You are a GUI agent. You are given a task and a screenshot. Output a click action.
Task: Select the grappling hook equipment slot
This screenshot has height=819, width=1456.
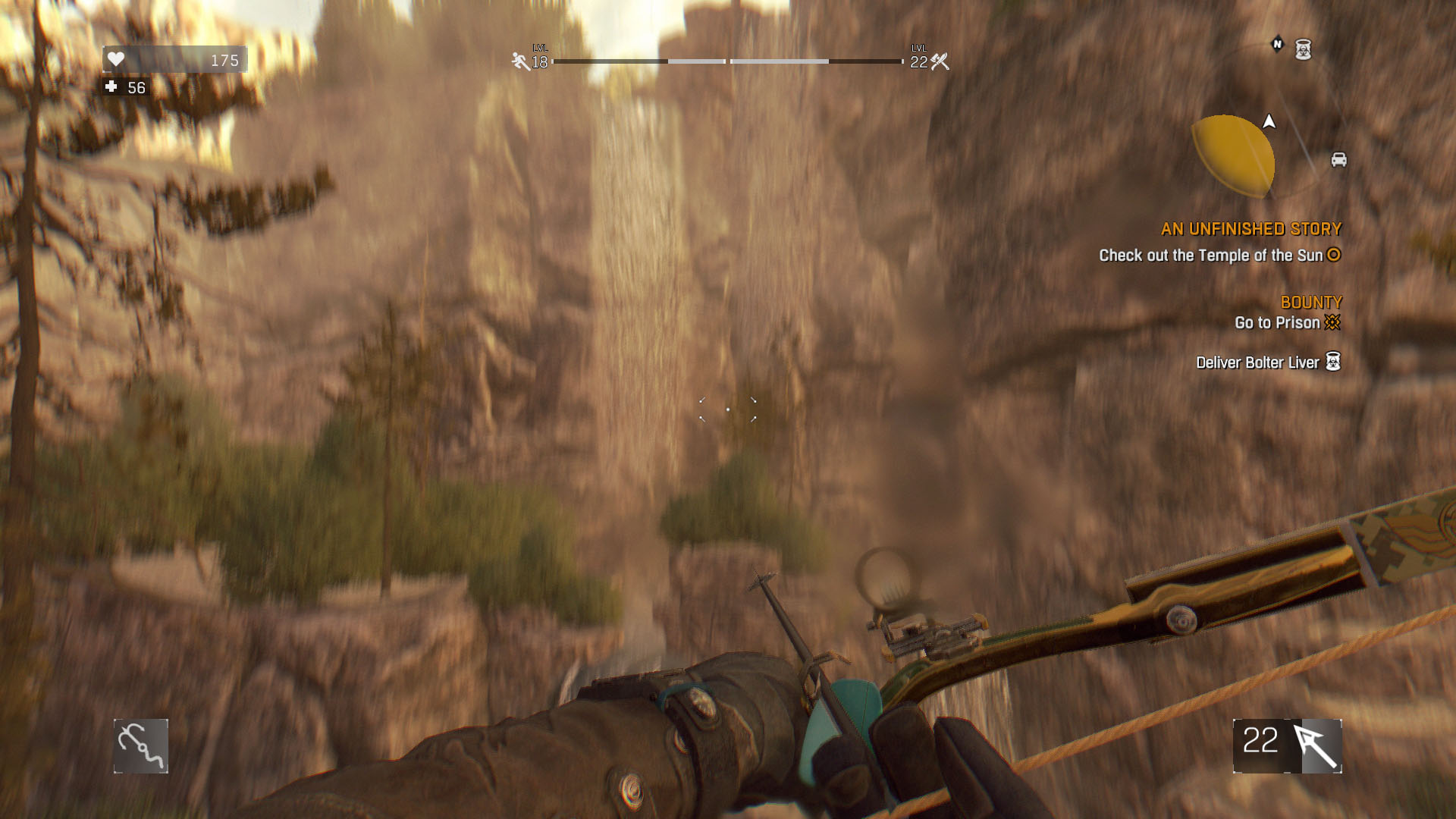click(141, 746)
